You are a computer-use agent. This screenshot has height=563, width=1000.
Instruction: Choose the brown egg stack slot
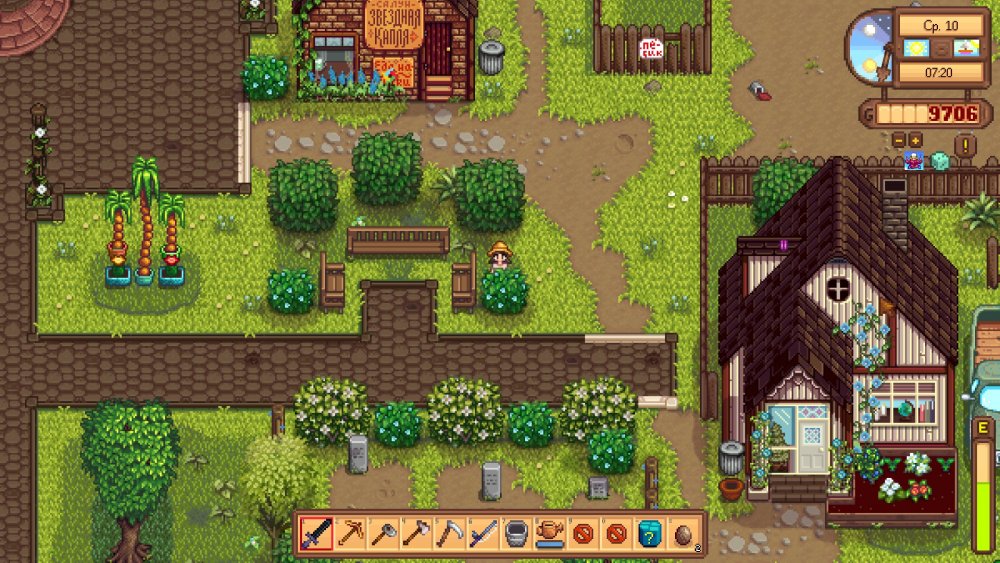683,533
